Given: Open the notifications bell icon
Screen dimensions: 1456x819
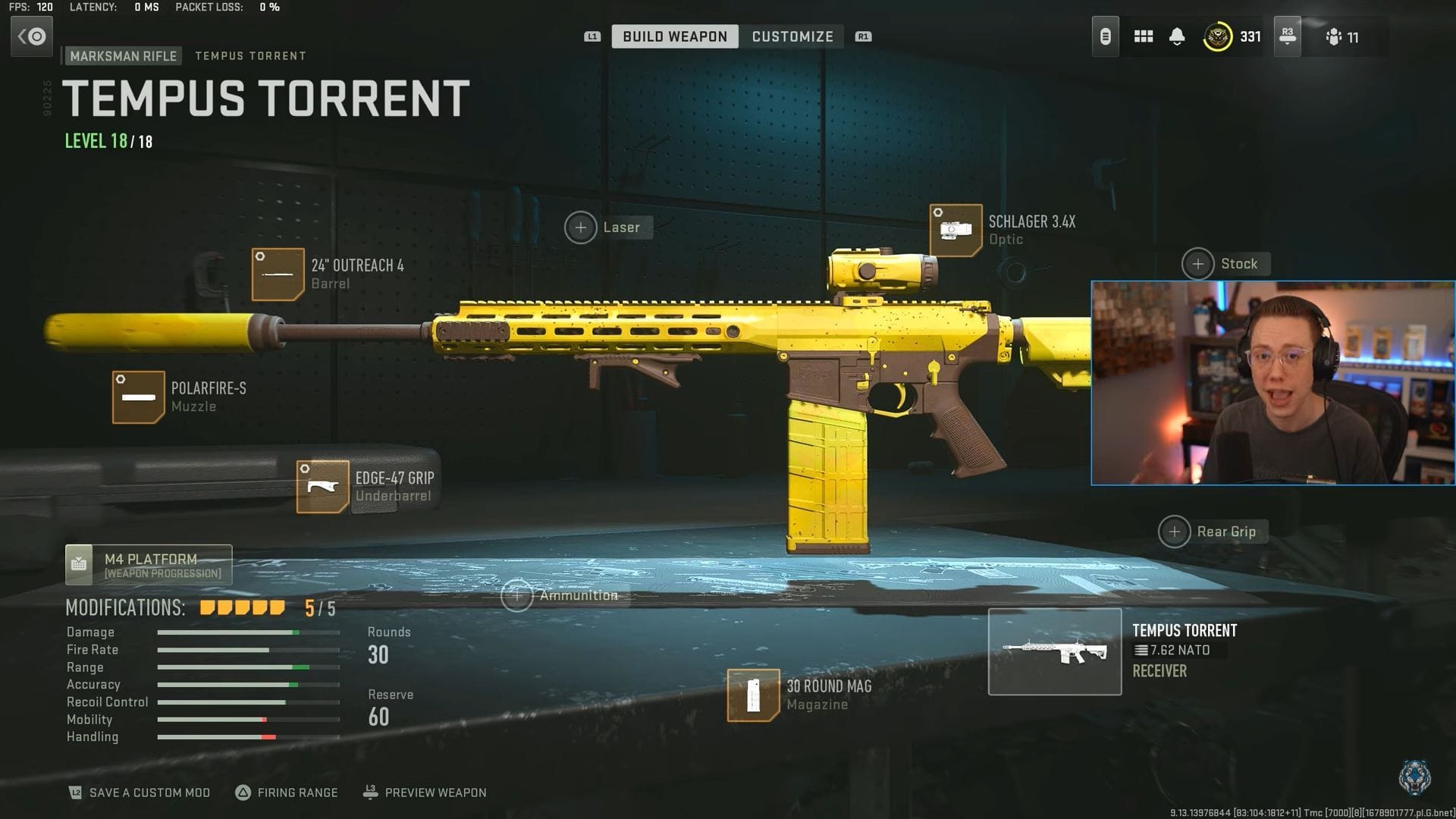Looking at the screenshot, I should click(1178, 36).
